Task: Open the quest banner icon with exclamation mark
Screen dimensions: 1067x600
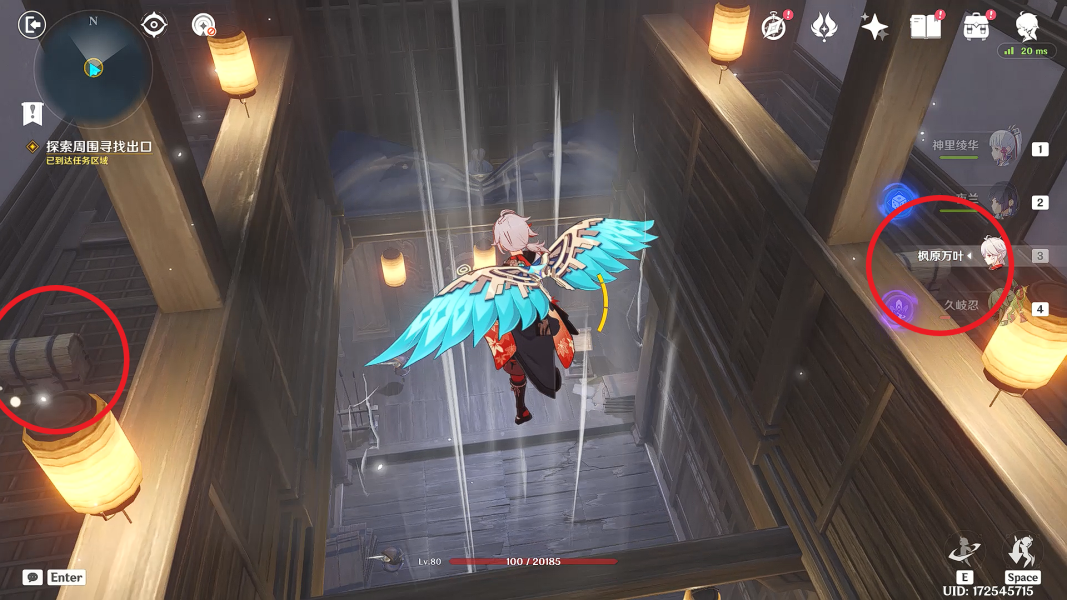Action: point(33,112)
